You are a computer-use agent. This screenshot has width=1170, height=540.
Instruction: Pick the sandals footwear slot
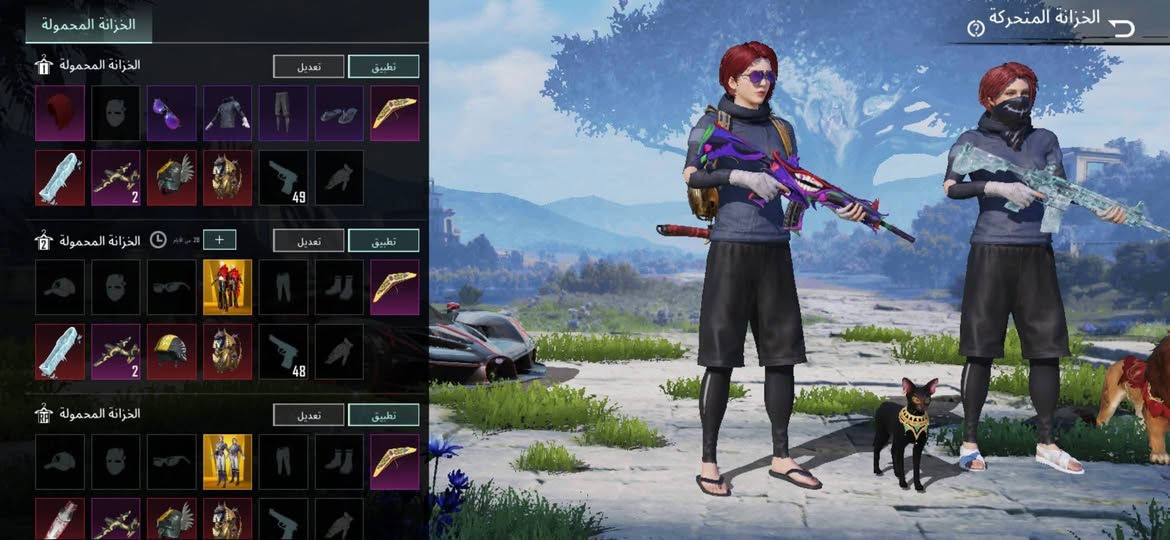339,113
